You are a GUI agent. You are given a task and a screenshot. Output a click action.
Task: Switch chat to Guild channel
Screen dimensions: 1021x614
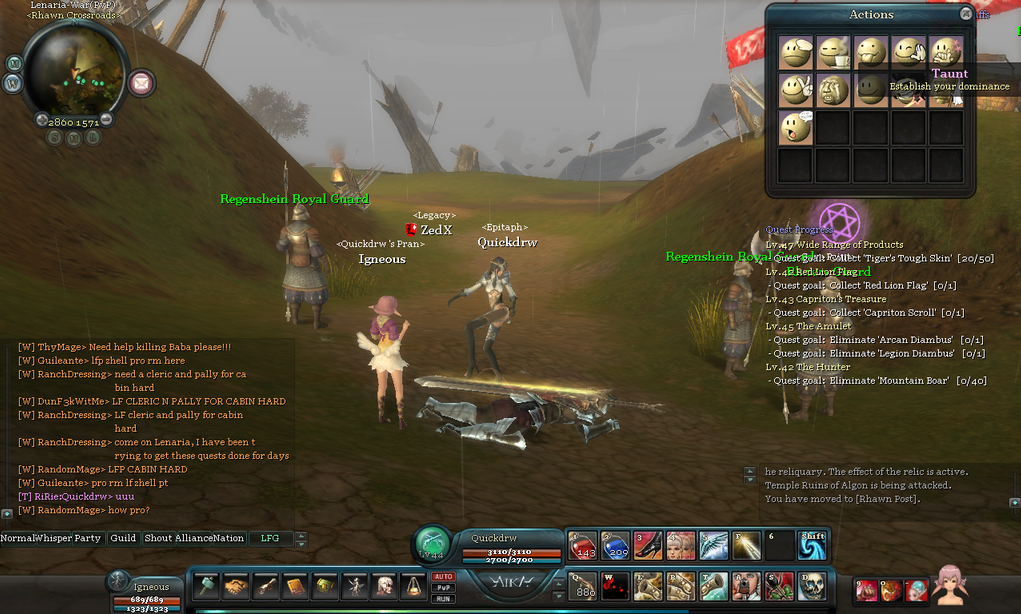pyautogui.click(x=123, y=538)
